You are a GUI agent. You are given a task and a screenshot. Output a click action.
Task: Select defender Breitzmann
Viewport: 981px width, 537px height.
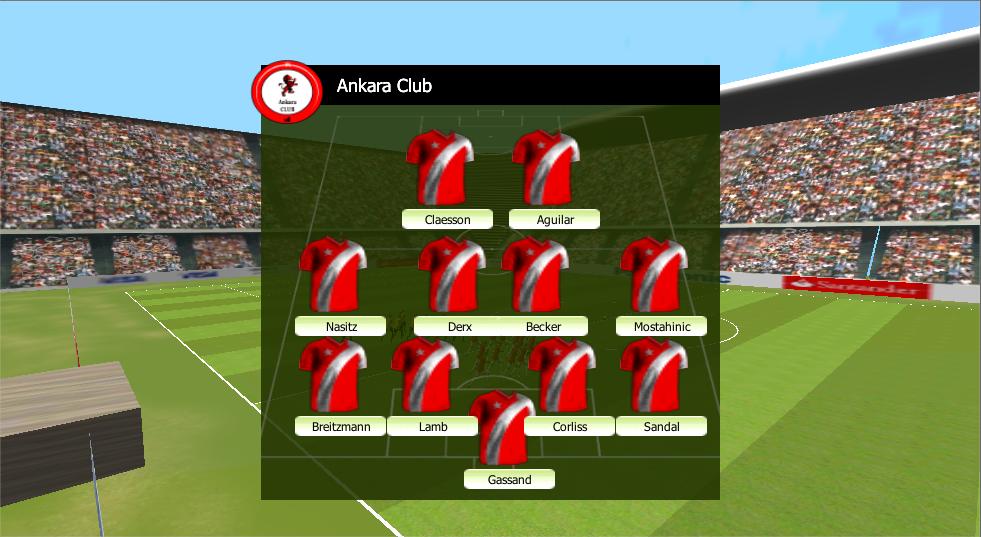pos(341,427)
